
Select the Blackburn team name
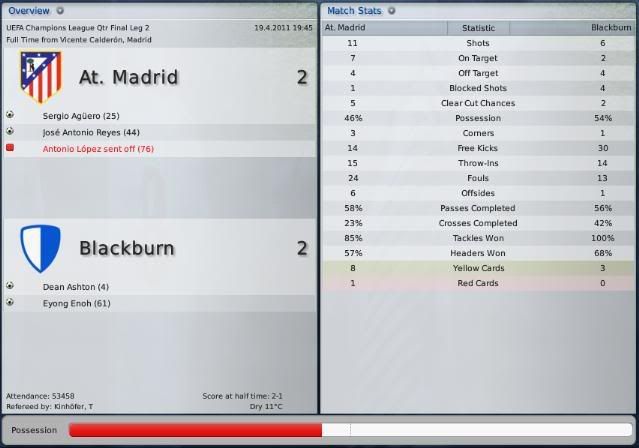pyautogui.click(x=126, y=248)
